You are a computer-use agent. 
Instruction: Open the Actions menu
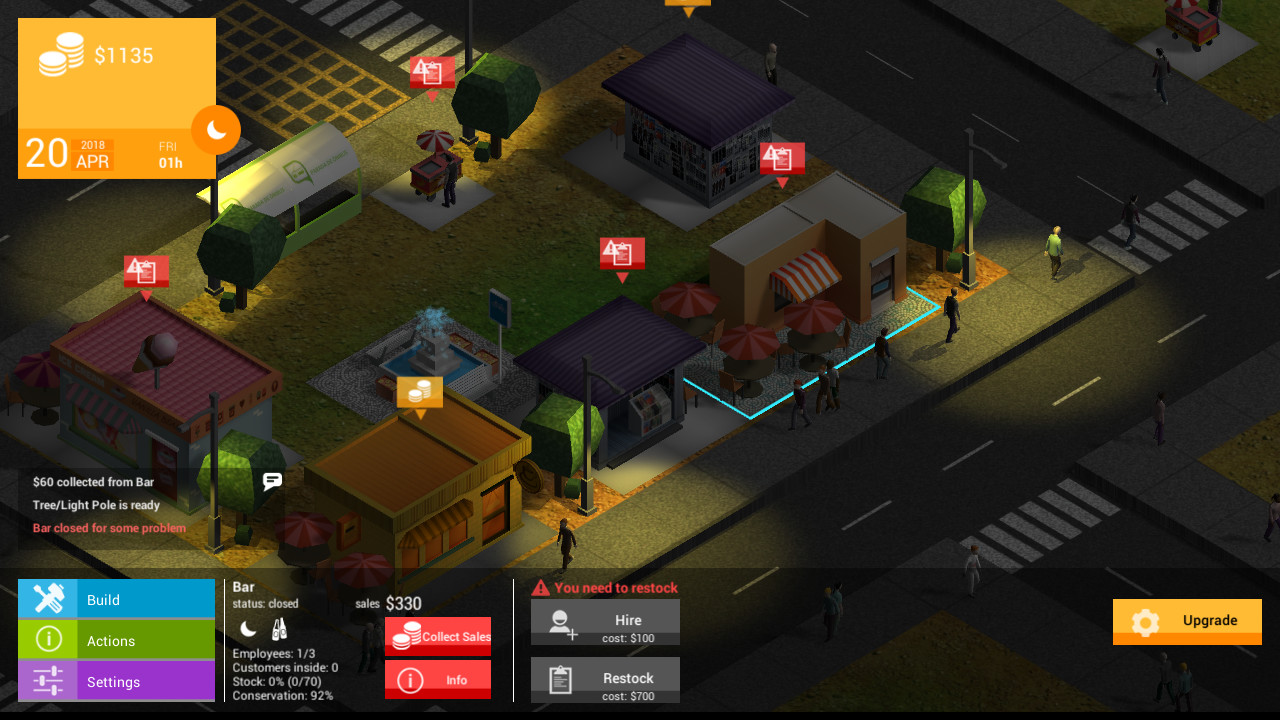[116, 640]
